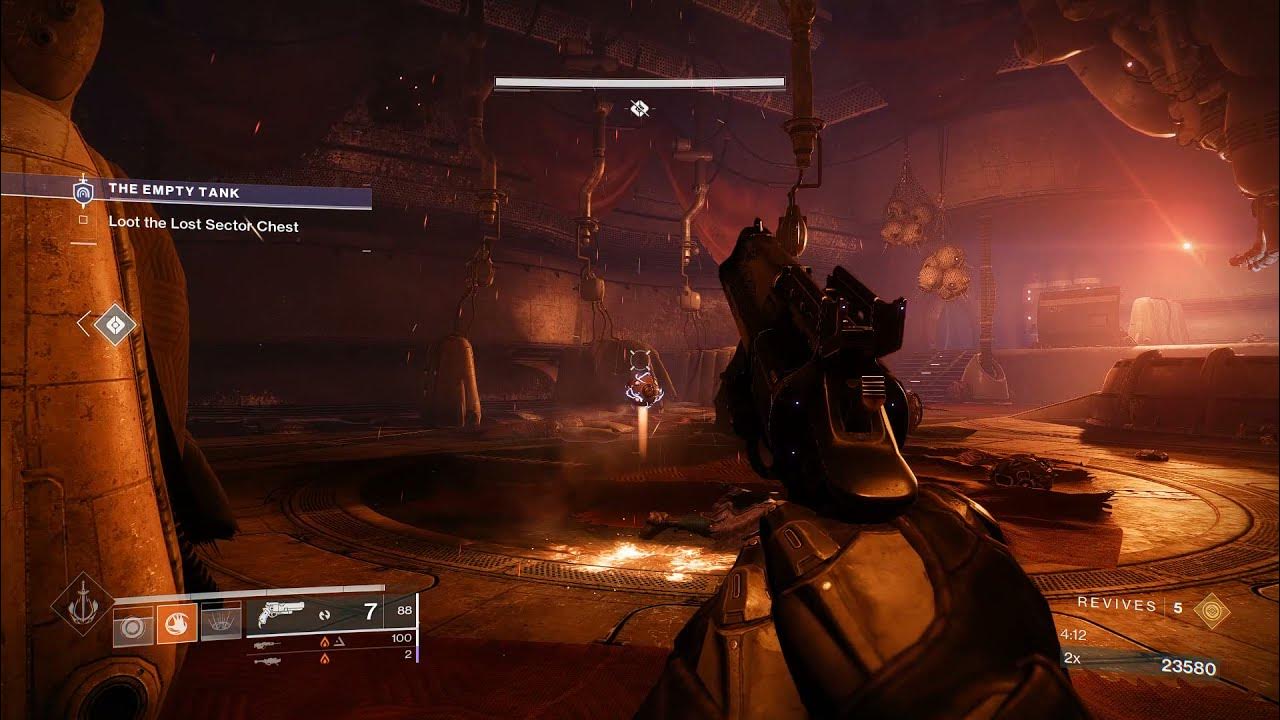Select the equipped hand cannon weapon
The width and height of the screenshot is (1280, 720).
point(280,614)
